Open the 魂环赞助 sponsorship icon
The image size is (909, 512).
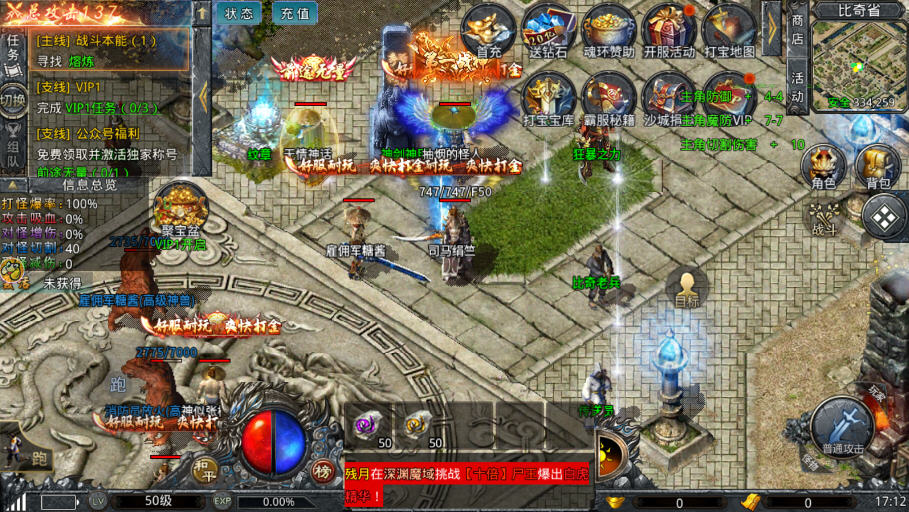[608, 30]
